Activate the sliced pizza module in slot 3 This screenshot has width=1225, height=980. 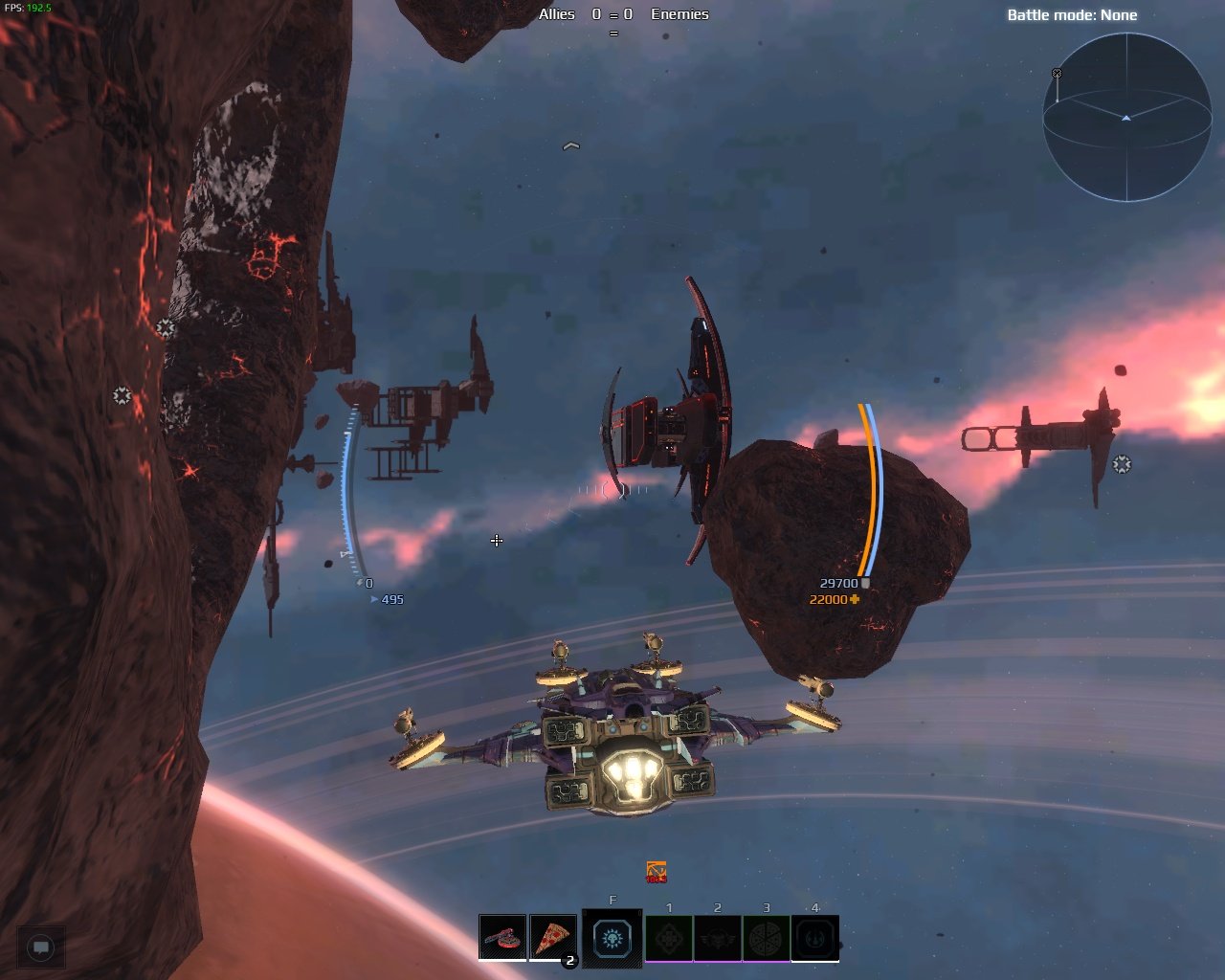click(767, 938)
